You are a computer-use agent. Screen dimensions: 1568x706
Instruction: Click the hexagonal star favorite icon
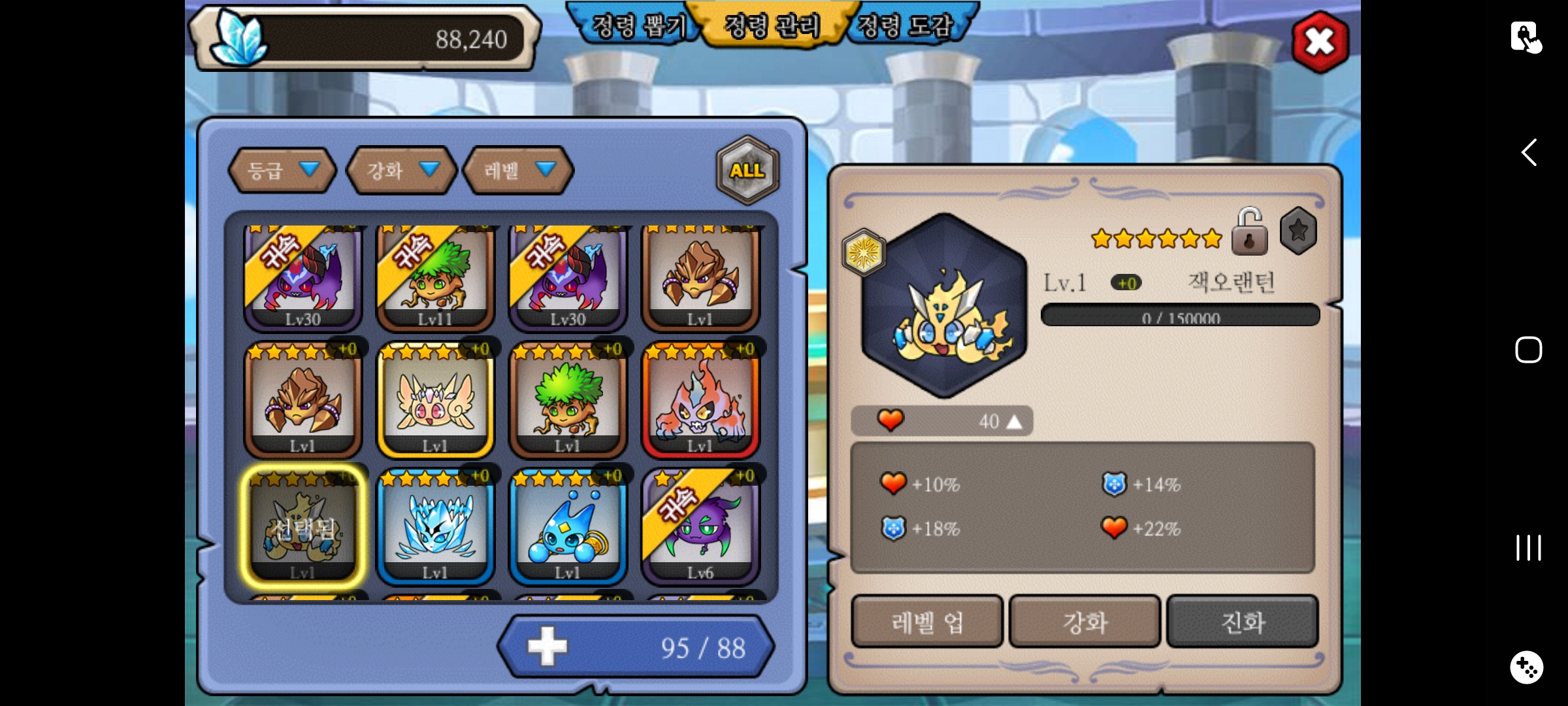tap(1298, 231)
